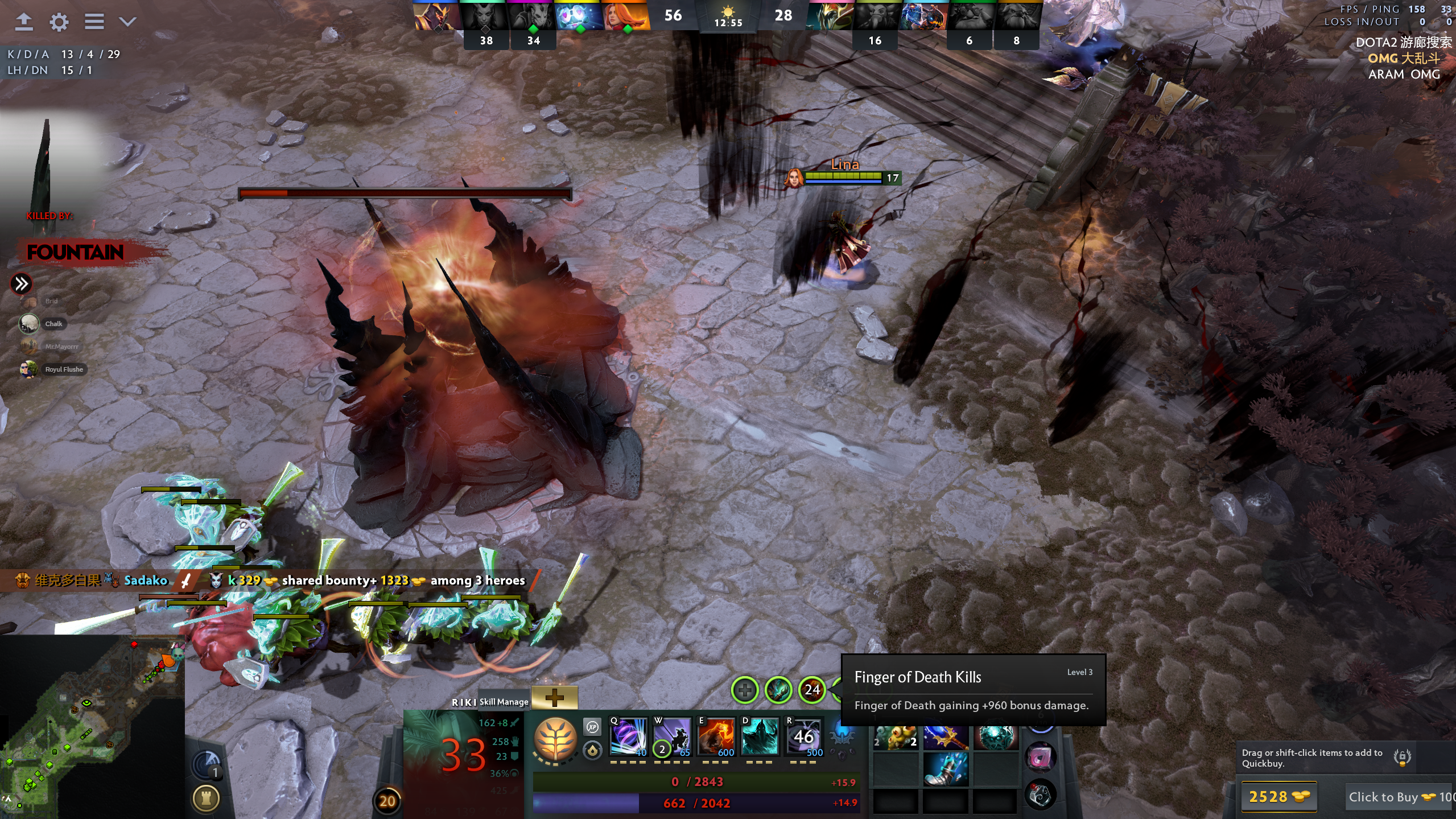Cast the fiery fist E ability
Screen dimensions: 1456x819
tap(716, 737)
